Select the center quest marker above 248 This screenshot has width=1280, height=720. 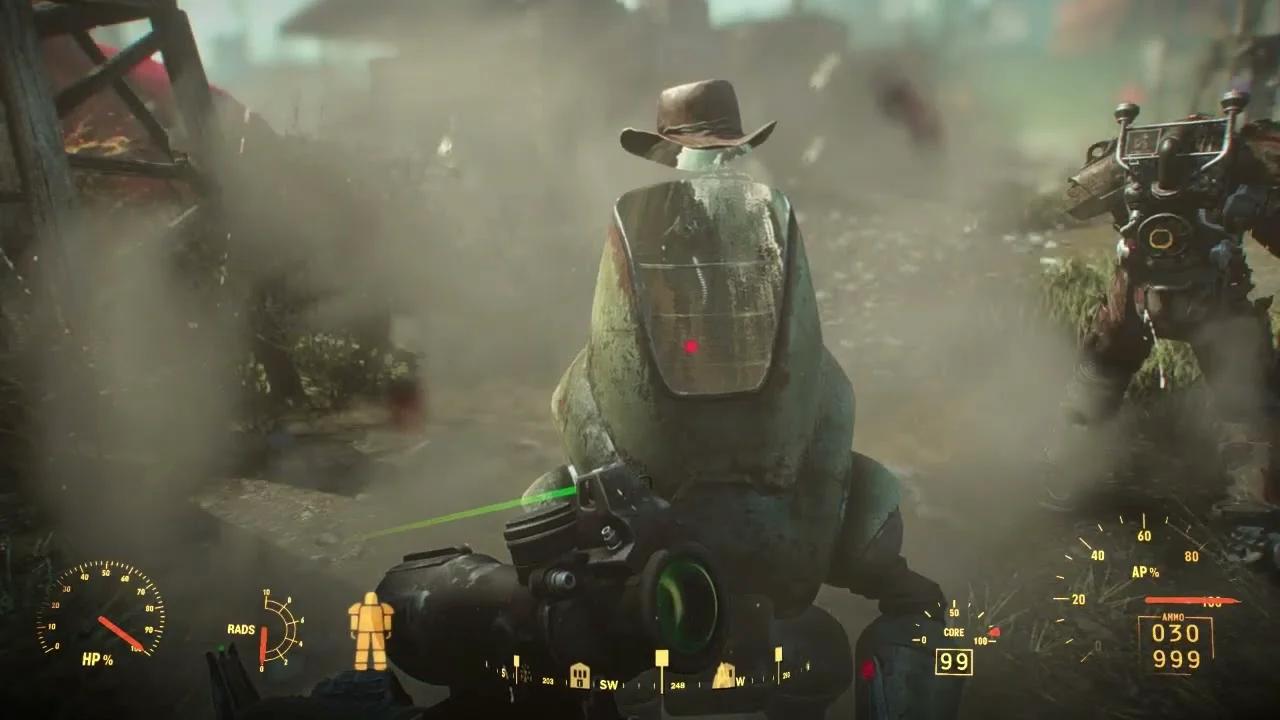[661, 657]
